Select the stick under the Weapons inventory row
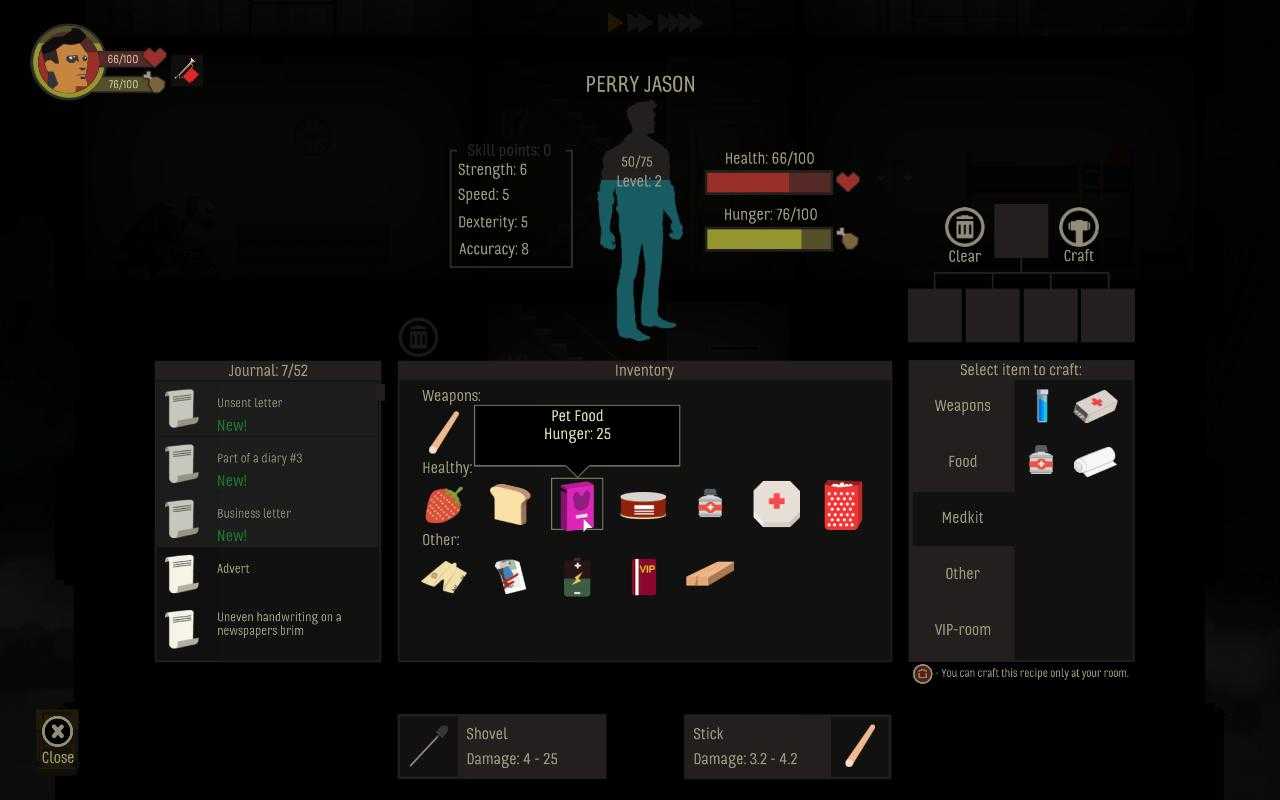This screenshot has height=800, width=1280. click(x=443, y=431)
